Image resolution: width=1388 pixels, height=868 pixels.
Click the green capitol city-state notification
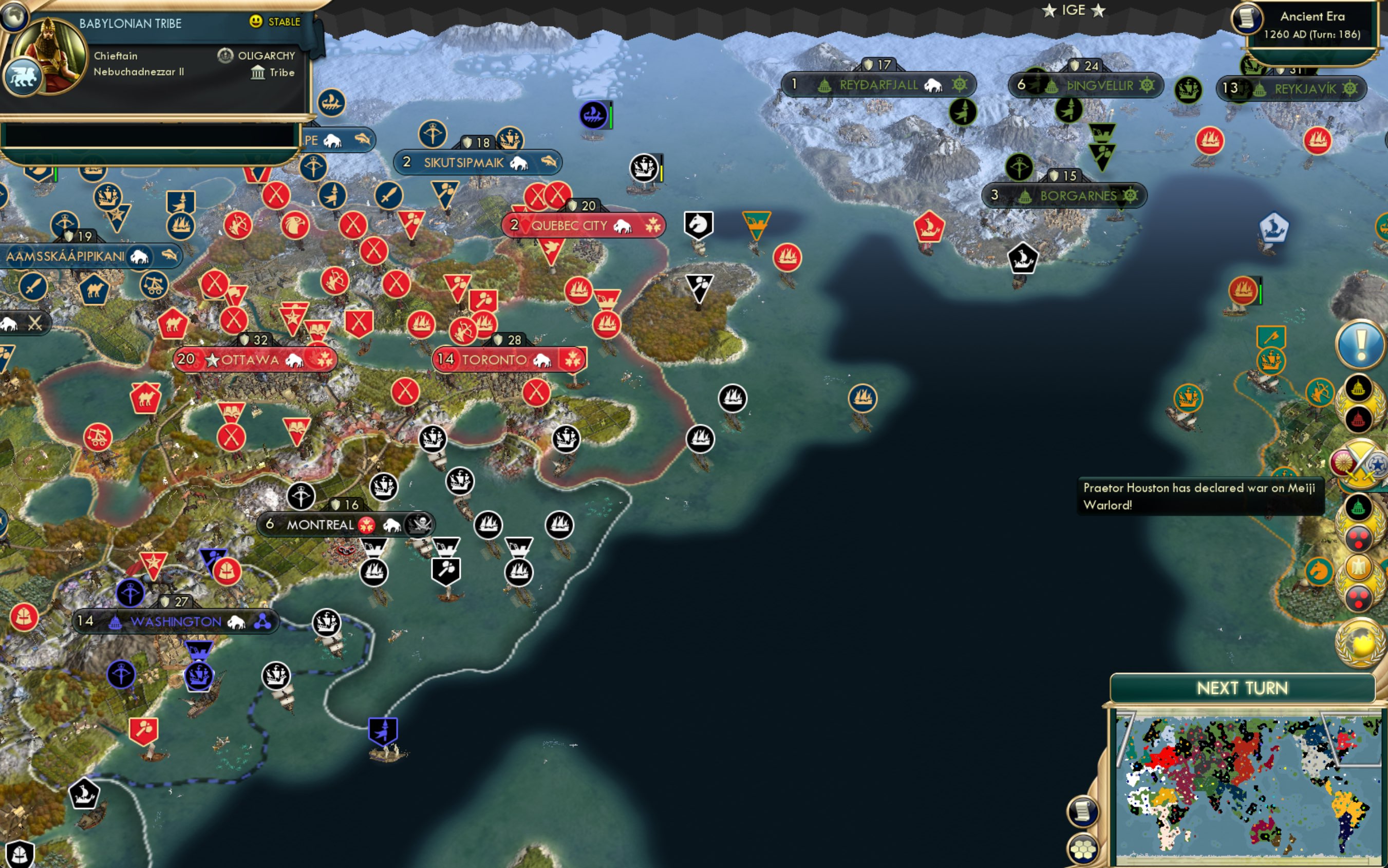pyautogui.click(x=1359, y=507)
